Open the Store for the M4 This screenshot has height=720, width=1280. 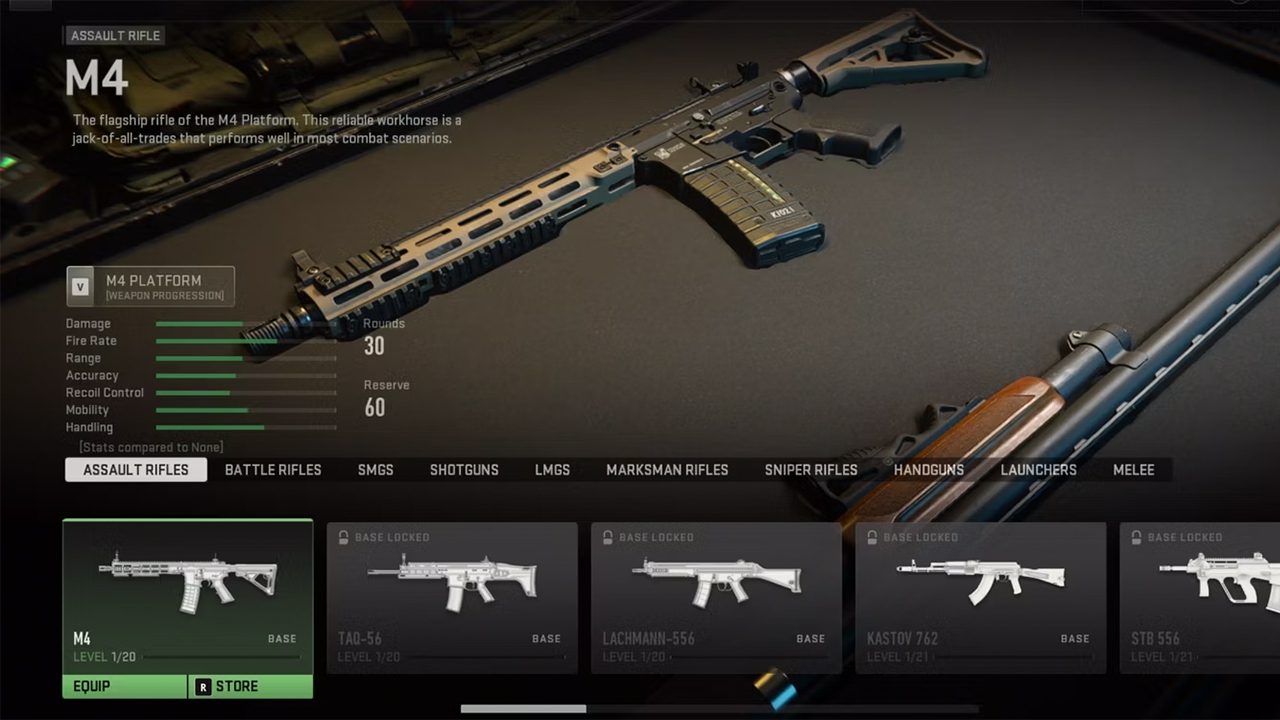[x=250, y=686]
